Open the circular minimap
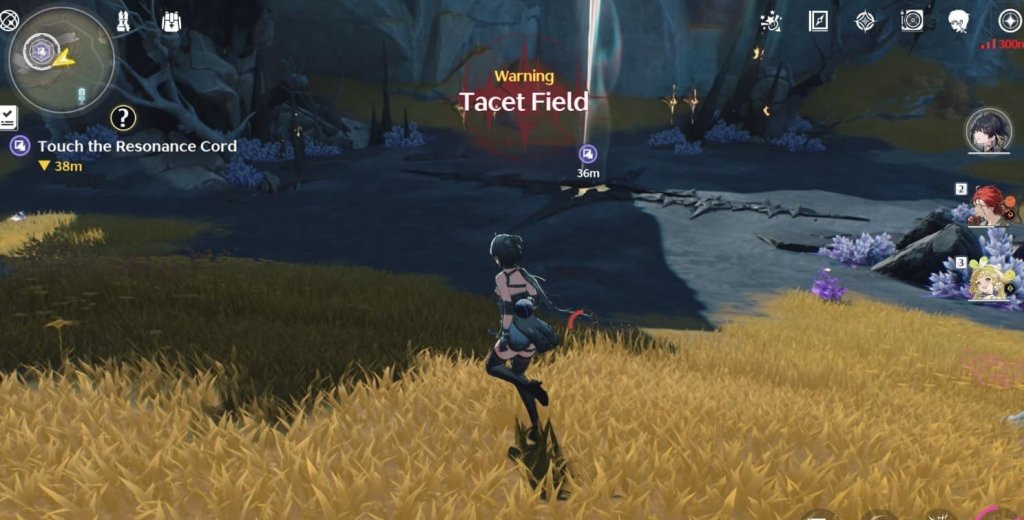This screenshot has height=520, width=1024. 61,60
